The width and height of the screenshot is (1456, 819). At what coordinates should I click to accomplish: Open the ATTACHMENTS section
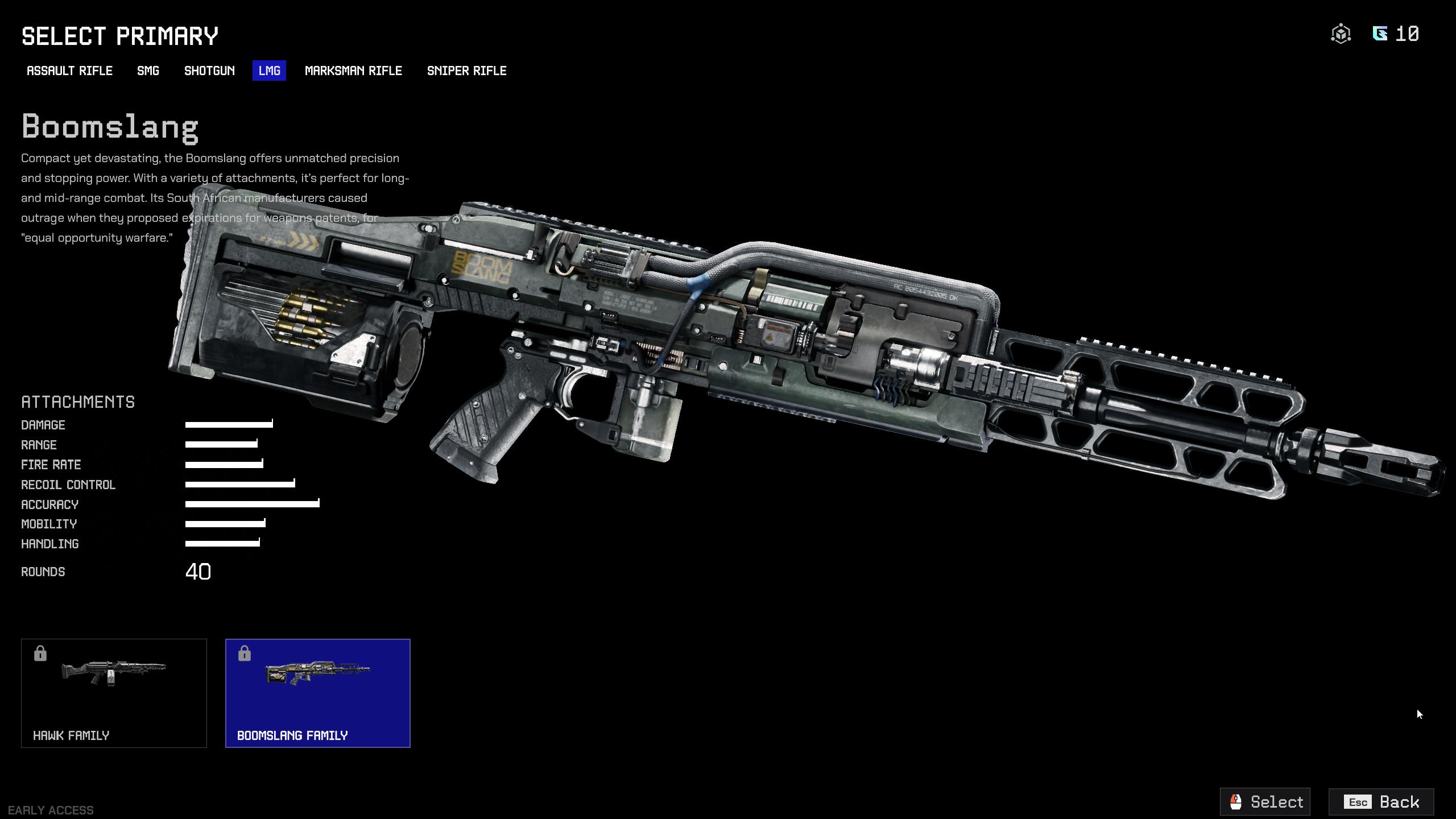point(77,402)
